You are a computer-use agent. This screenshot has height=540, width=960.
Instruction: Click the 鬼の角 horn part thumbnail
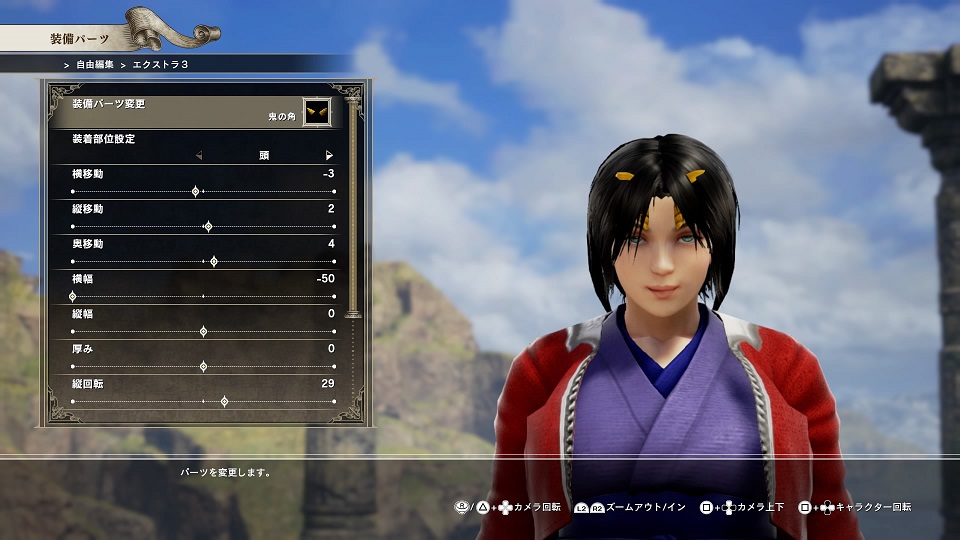[316, 110]
